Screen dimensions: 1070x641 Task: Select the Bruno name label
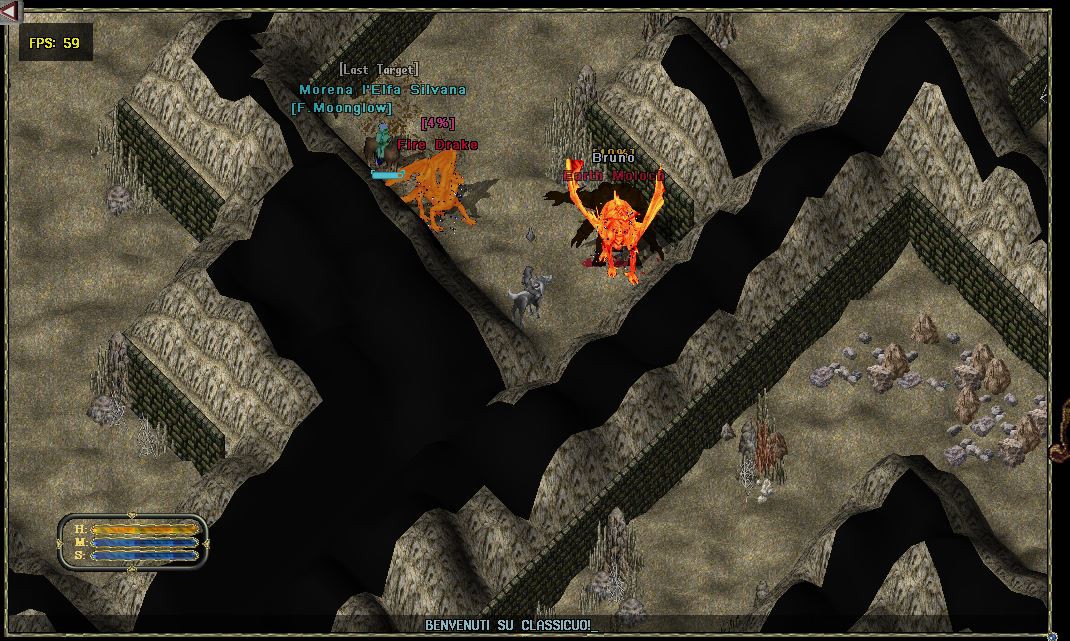click(613, 158)
